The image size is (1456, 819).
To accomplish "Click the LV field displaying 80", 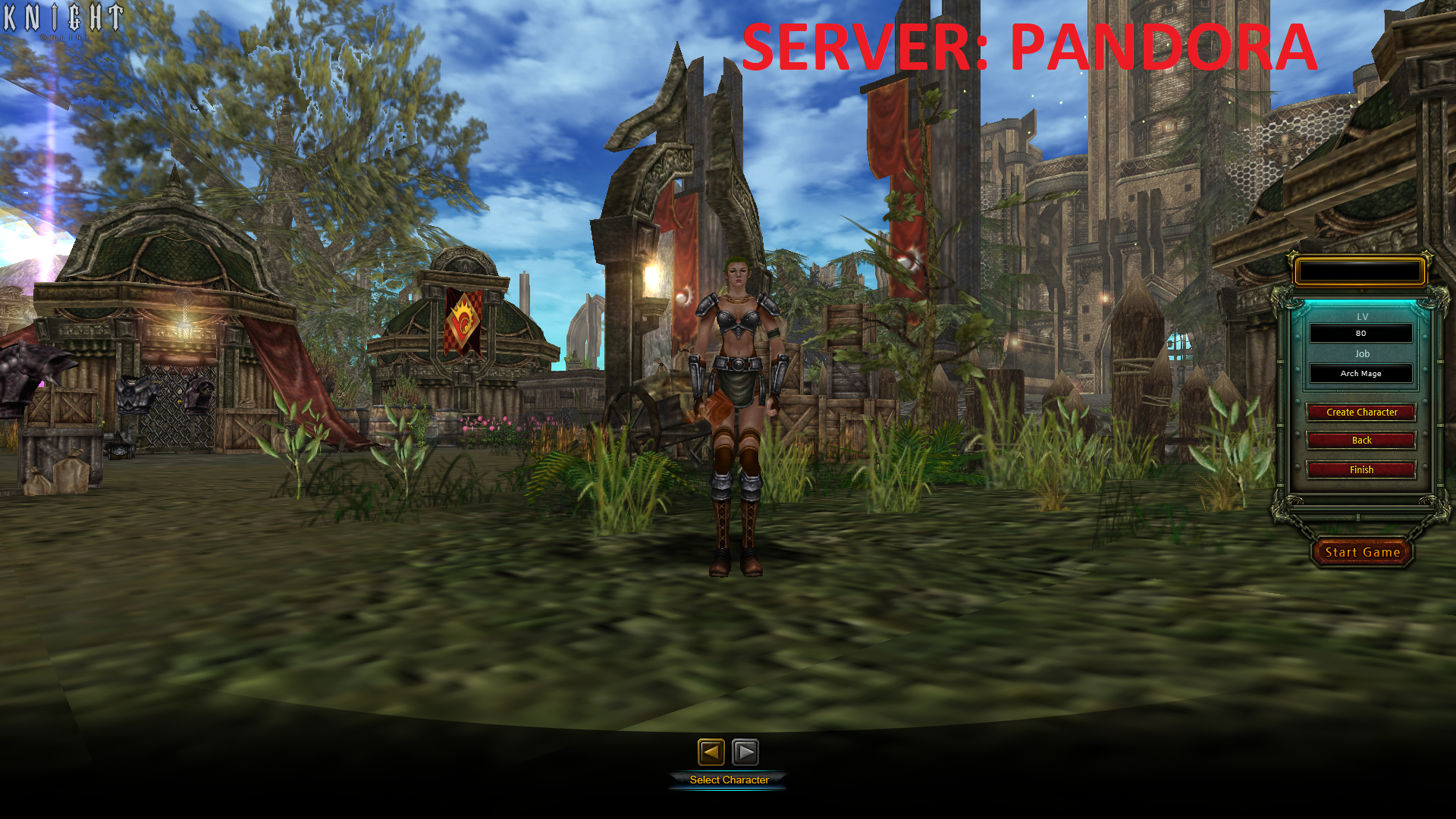I will coord(1360,334).
